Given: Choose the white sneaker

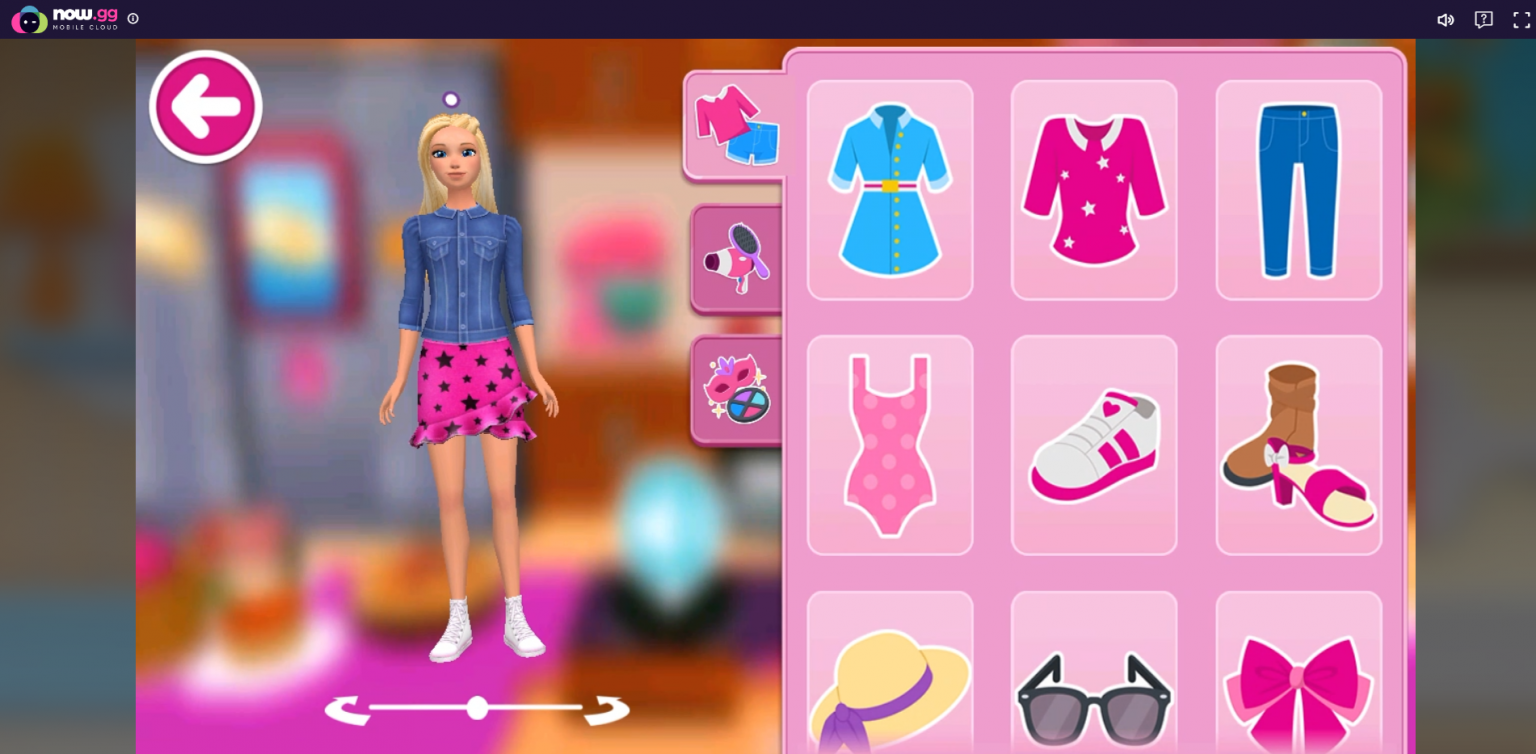Looking at the screenshot, I should click(1094, 444).
